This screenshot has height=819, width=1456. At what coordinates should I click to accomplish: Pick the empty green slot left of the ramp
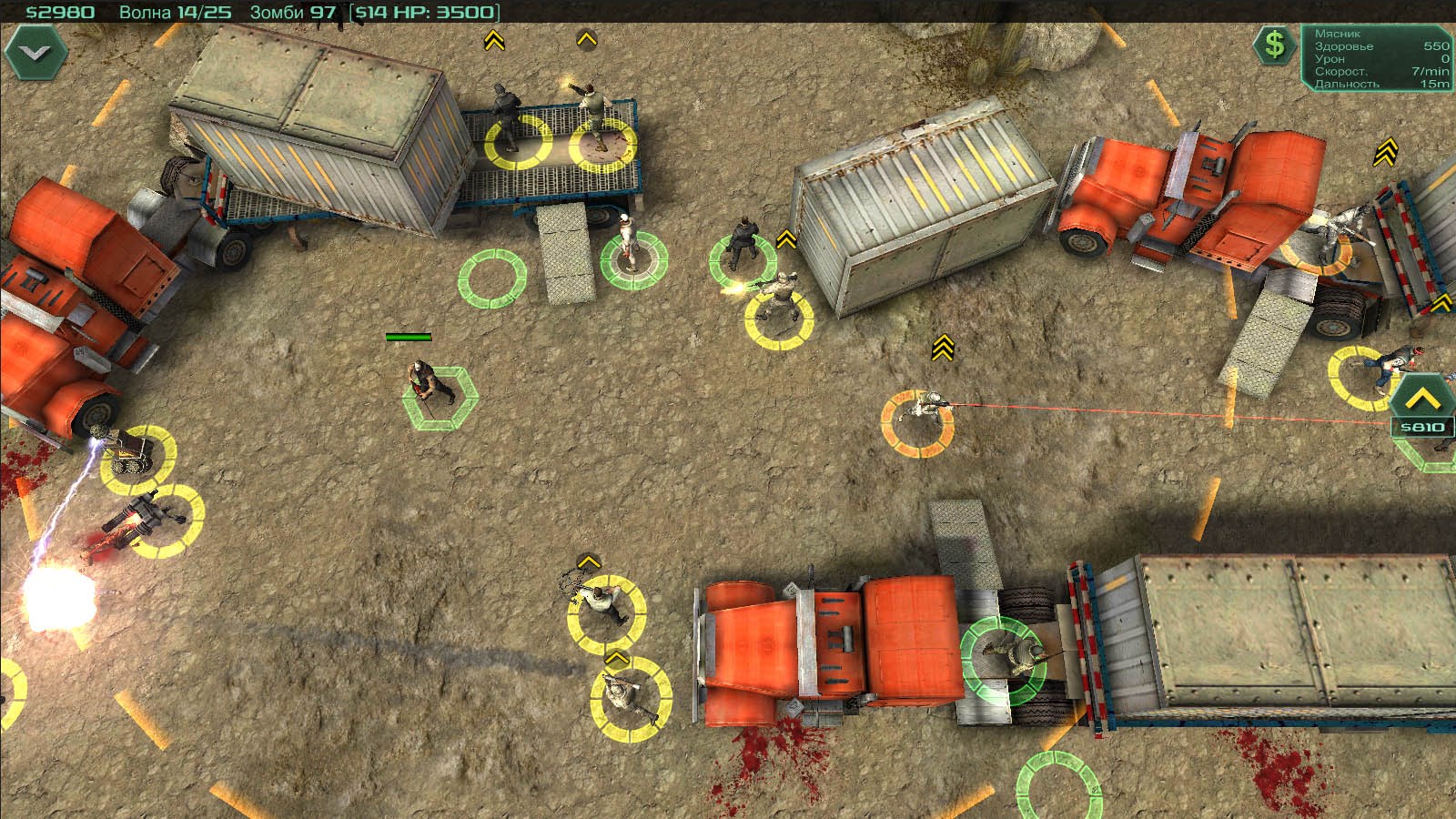click(x=491, y=278)
